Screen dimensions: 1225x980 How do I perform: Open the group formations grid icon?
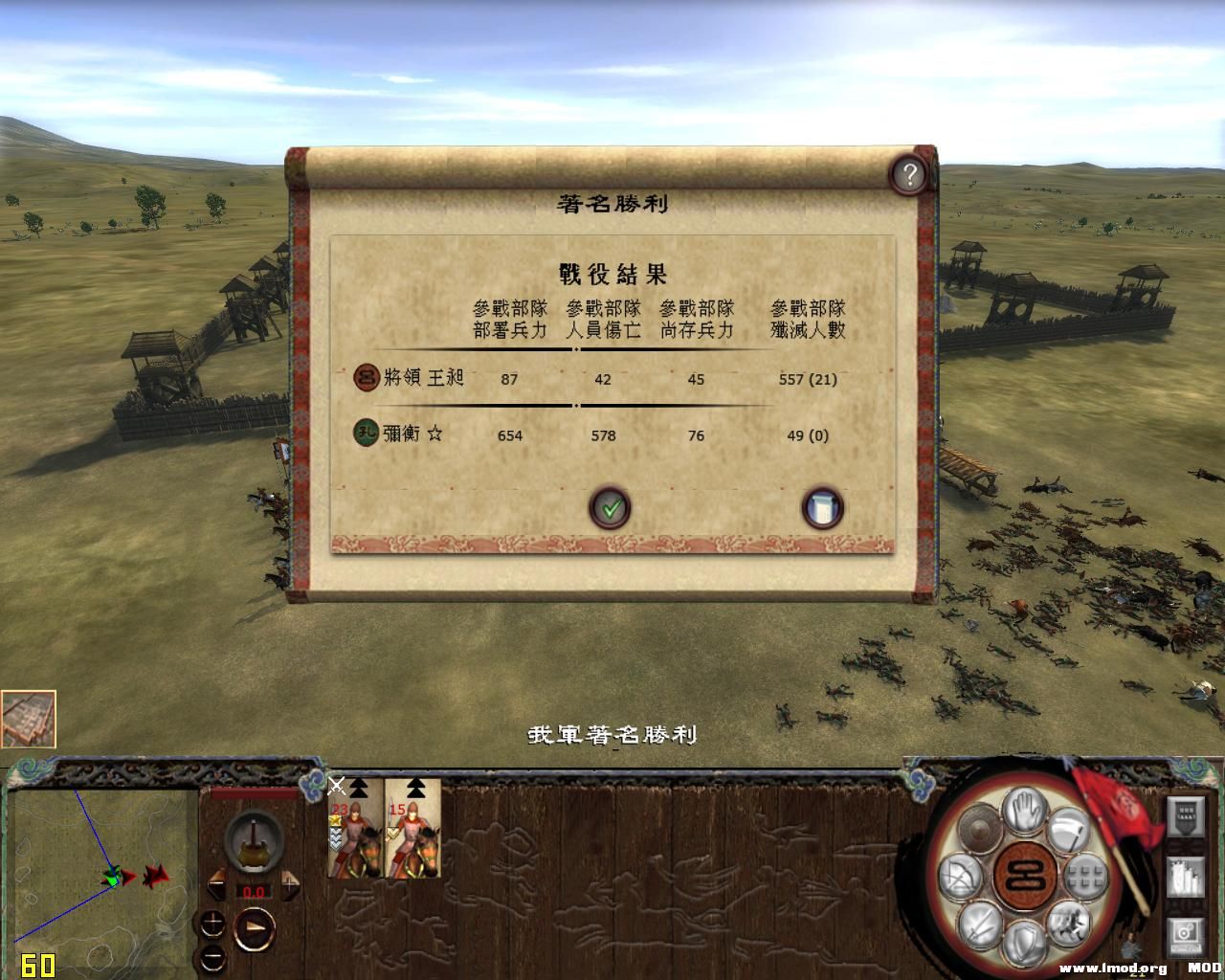[1085, 877]
